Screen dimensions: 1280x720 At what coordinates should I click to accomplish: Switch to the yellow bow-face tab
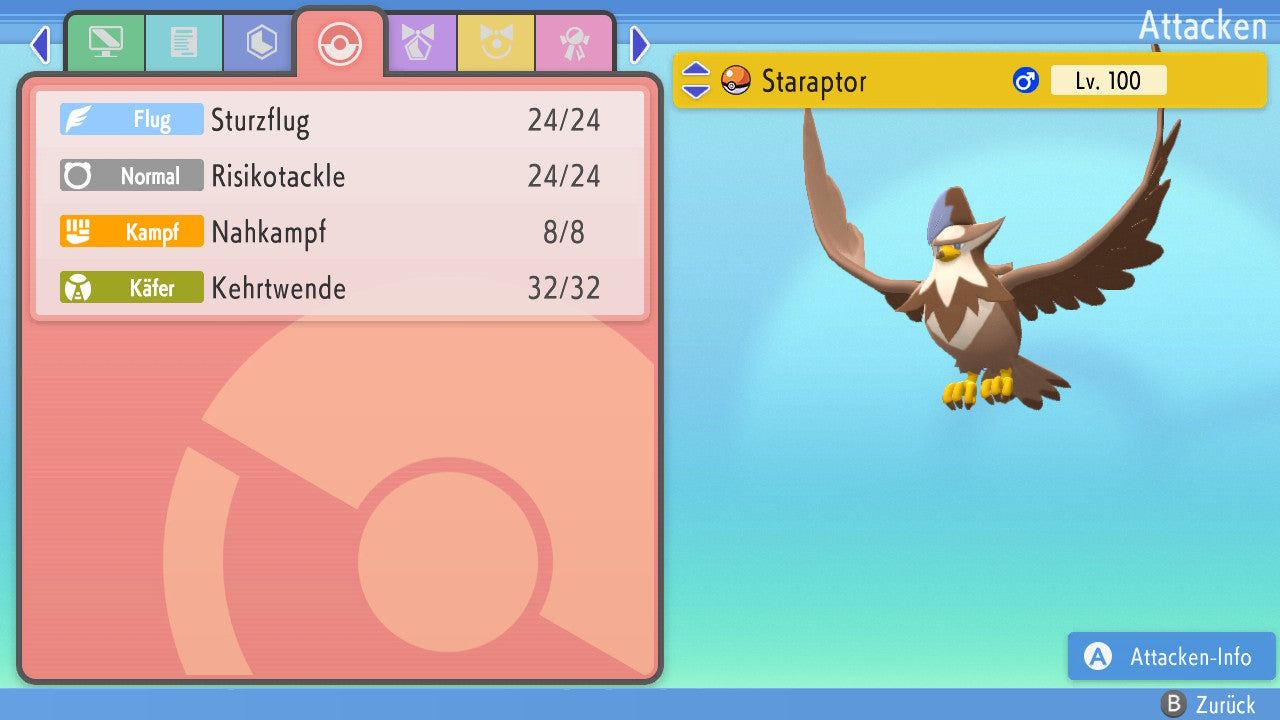(x=496, y=43)
